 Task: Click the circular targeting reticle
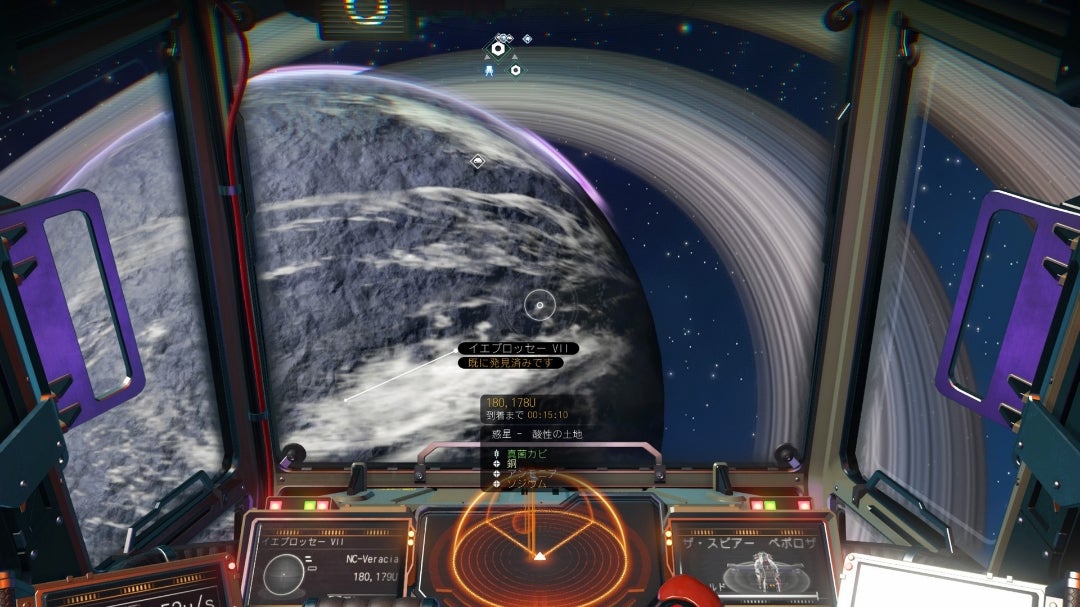540,305
